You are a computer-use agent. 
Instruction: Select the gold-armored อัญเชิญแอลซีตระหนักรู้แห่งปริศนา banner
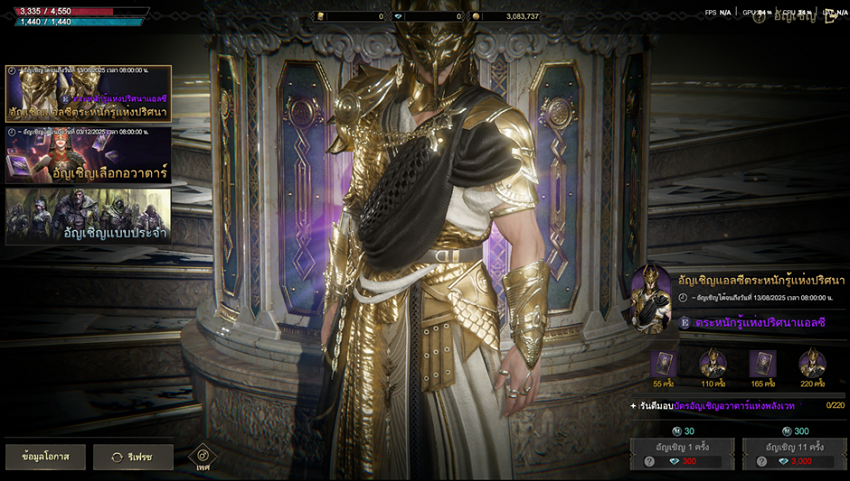[88, 93]
